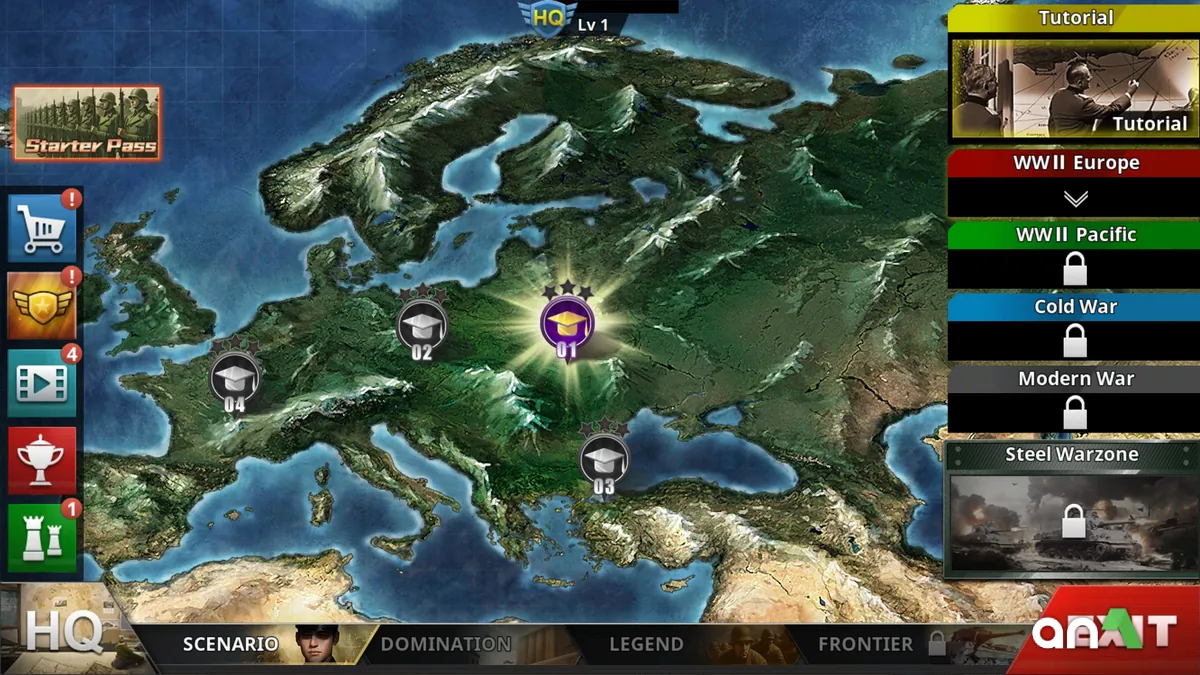
Task: Open the red trophy achievements
Action: 42,460
